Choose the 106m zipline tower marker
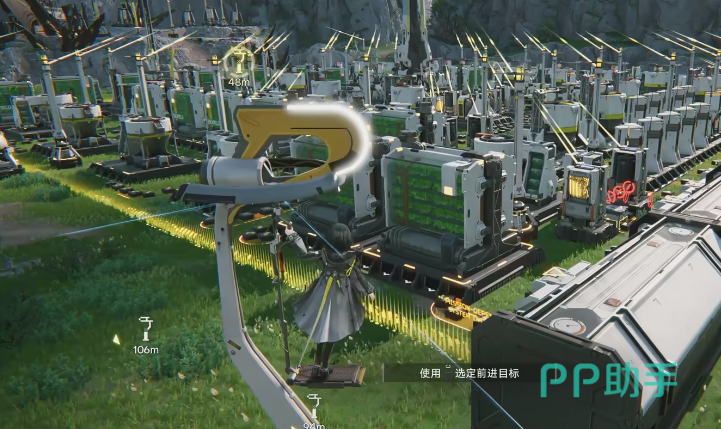721x429 pixels. tap(146, 325)
